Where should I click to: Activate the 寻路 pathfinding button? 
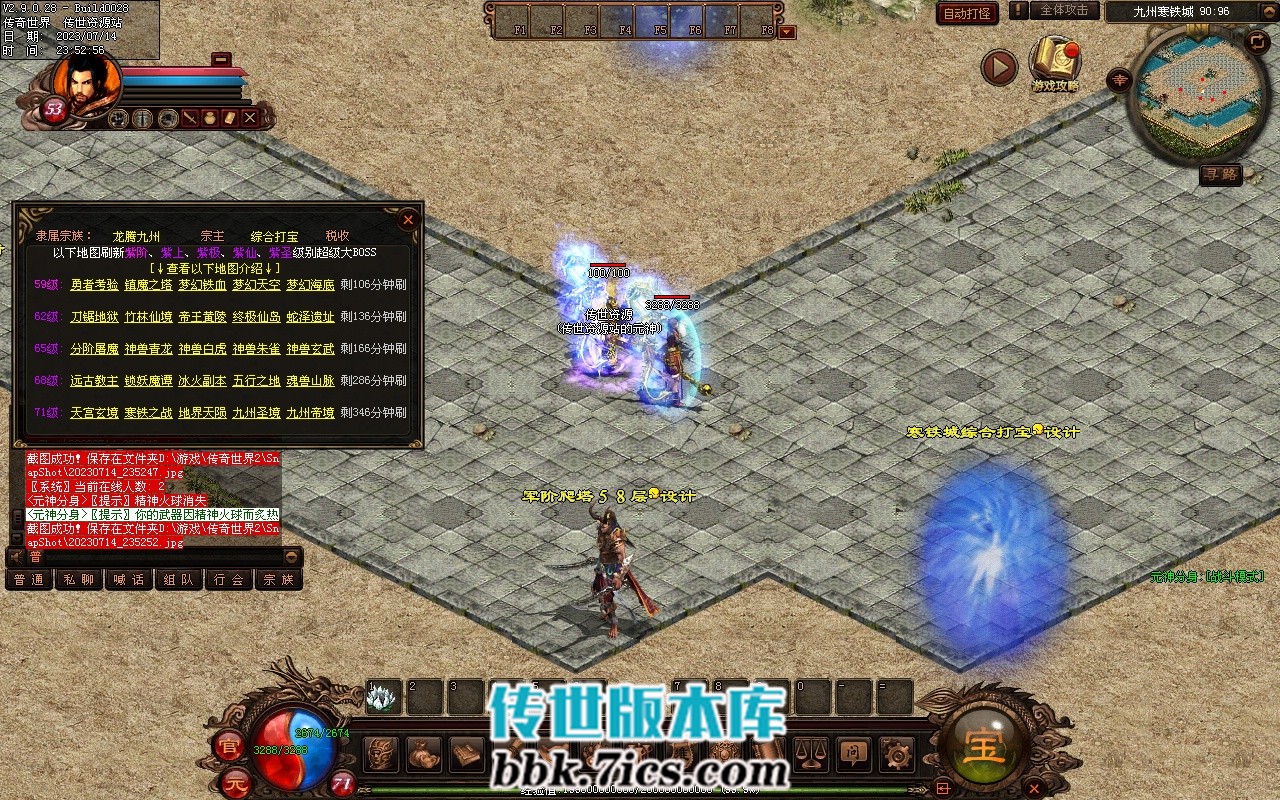1220,175
